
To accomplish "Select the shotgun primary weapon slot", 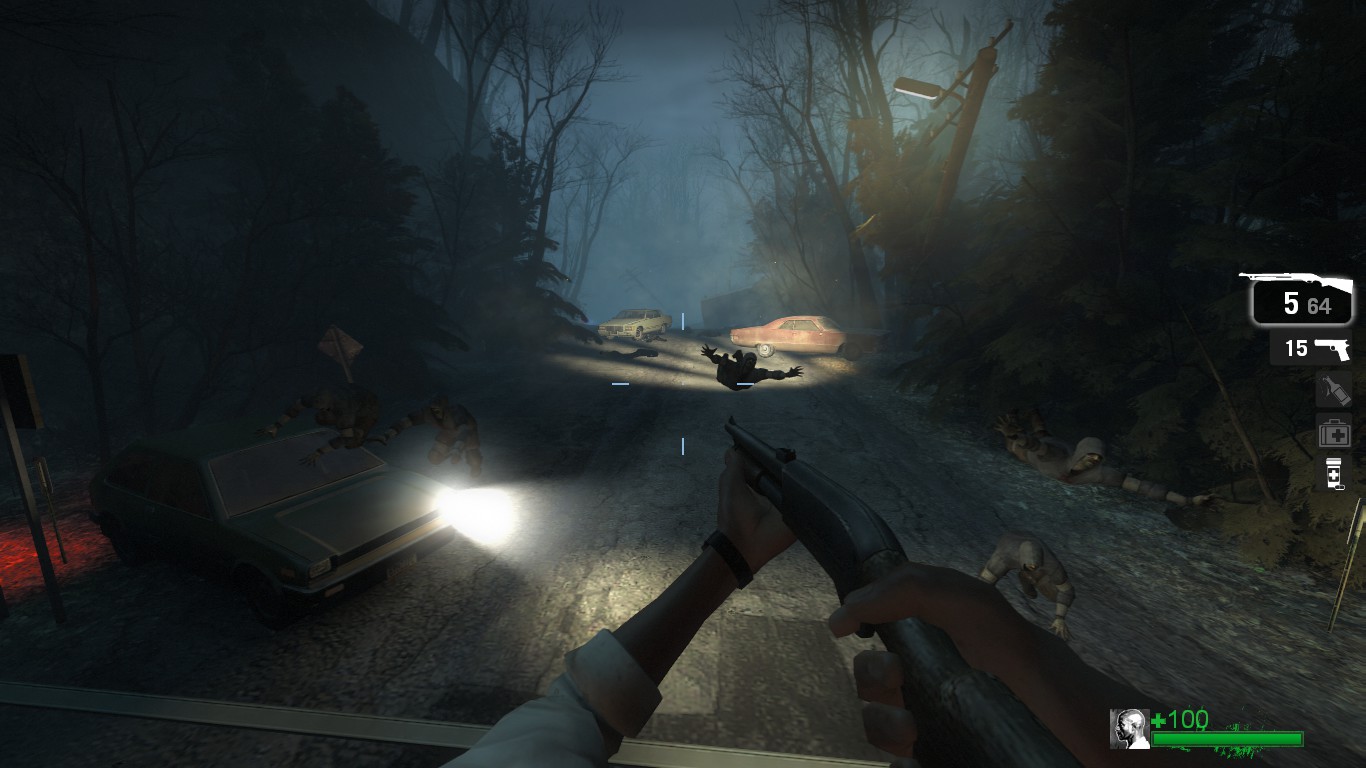I will (1302, 300).
